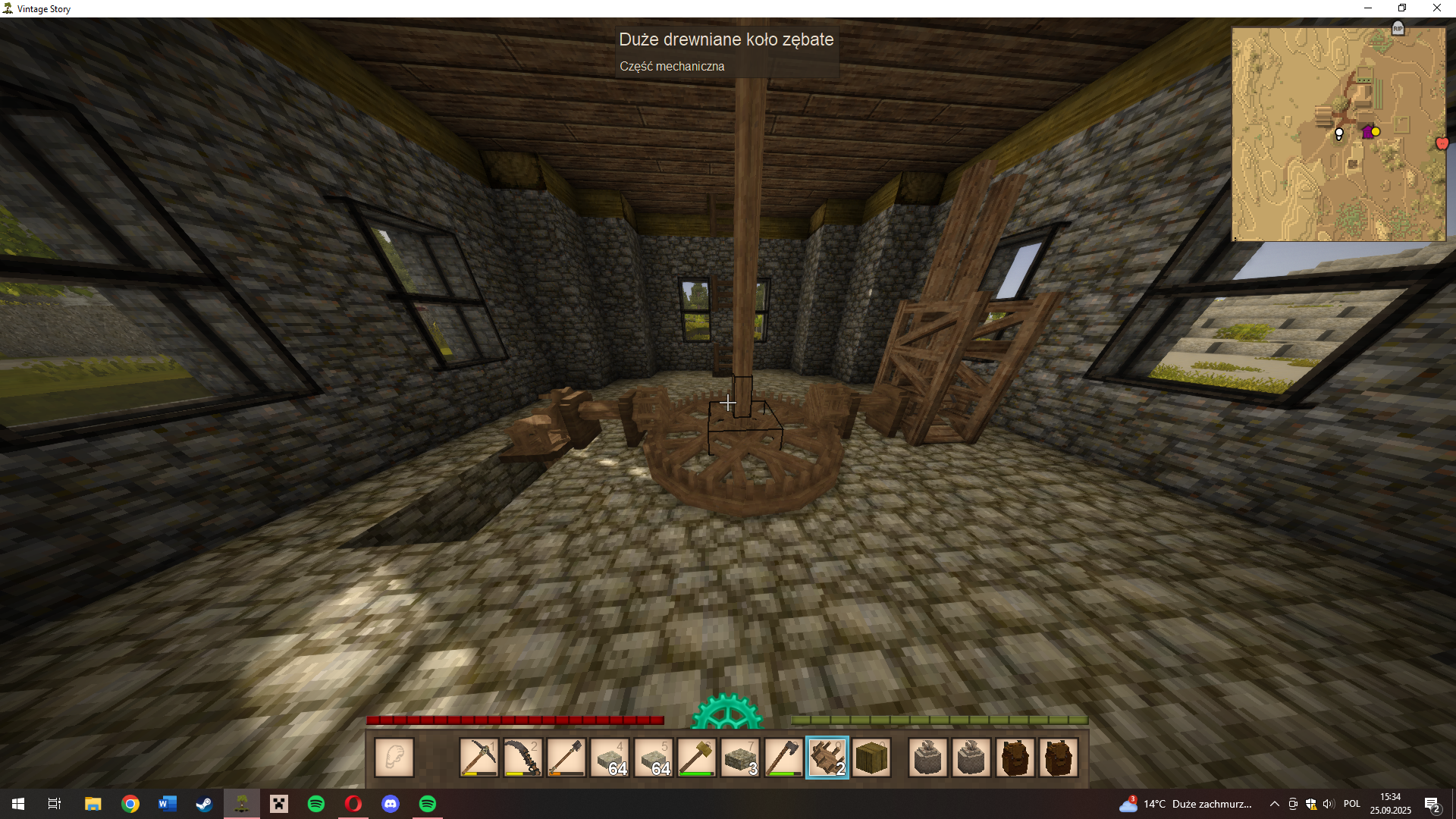Image resolution: width=1456 pixels, height=819 pixels.
Task: Choose the shovel from the hotbar
Action: (x=566, y=758)
